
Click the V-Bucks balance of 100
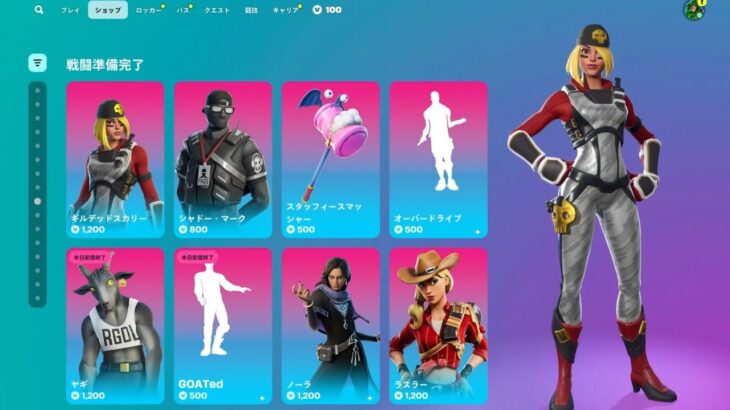pyautogui.click(x=327, y=10)
